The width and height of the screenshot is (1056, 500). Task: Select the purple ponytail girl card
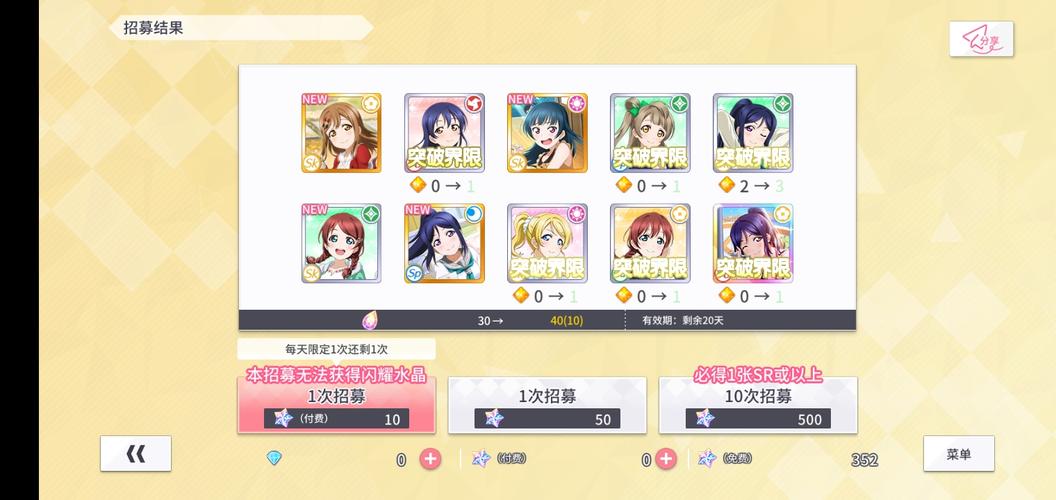coord(753,243)
